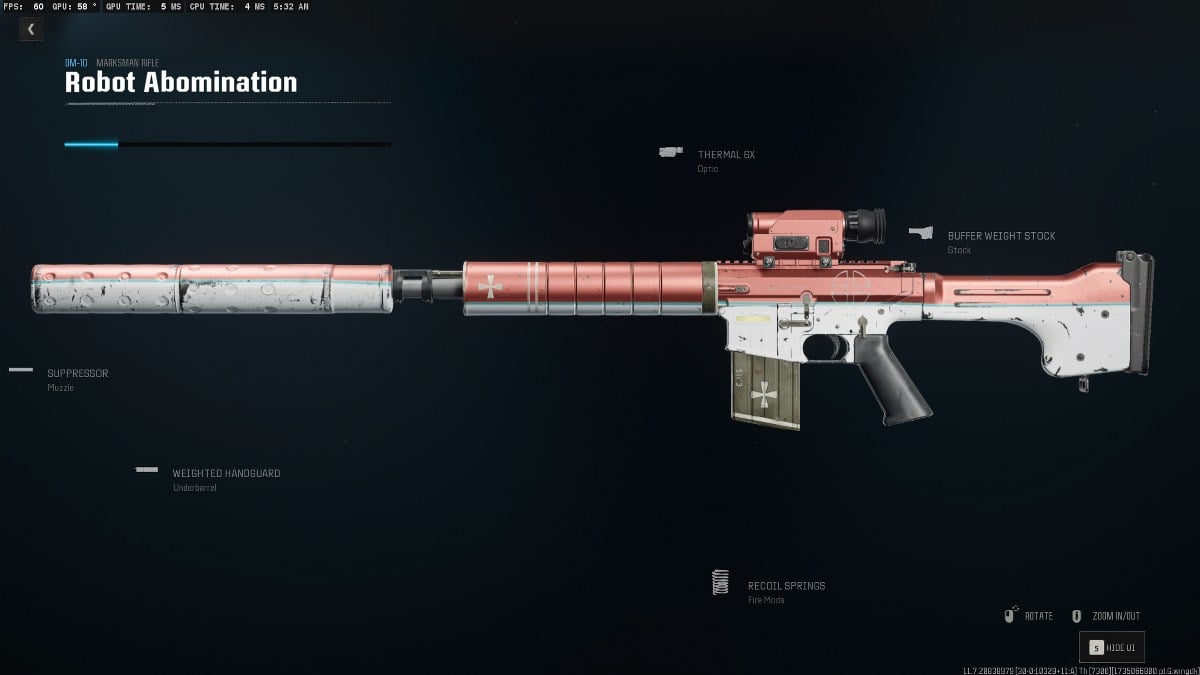Viewport: 1200px width, 675px height.
Task: Select the Thermal 6X optic attachment
Action: (726, 155)
